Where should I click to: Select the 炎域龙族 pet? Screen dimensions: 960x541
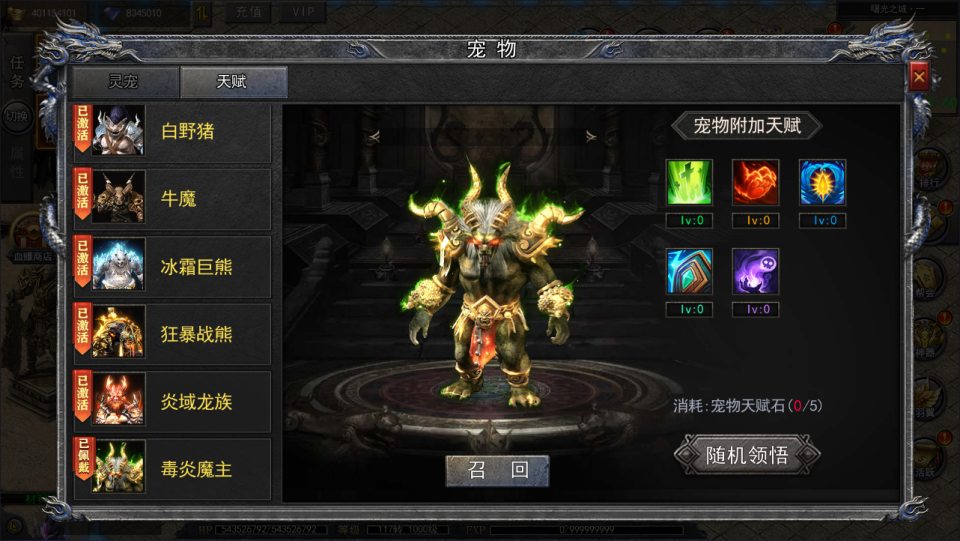click(172, 401)
